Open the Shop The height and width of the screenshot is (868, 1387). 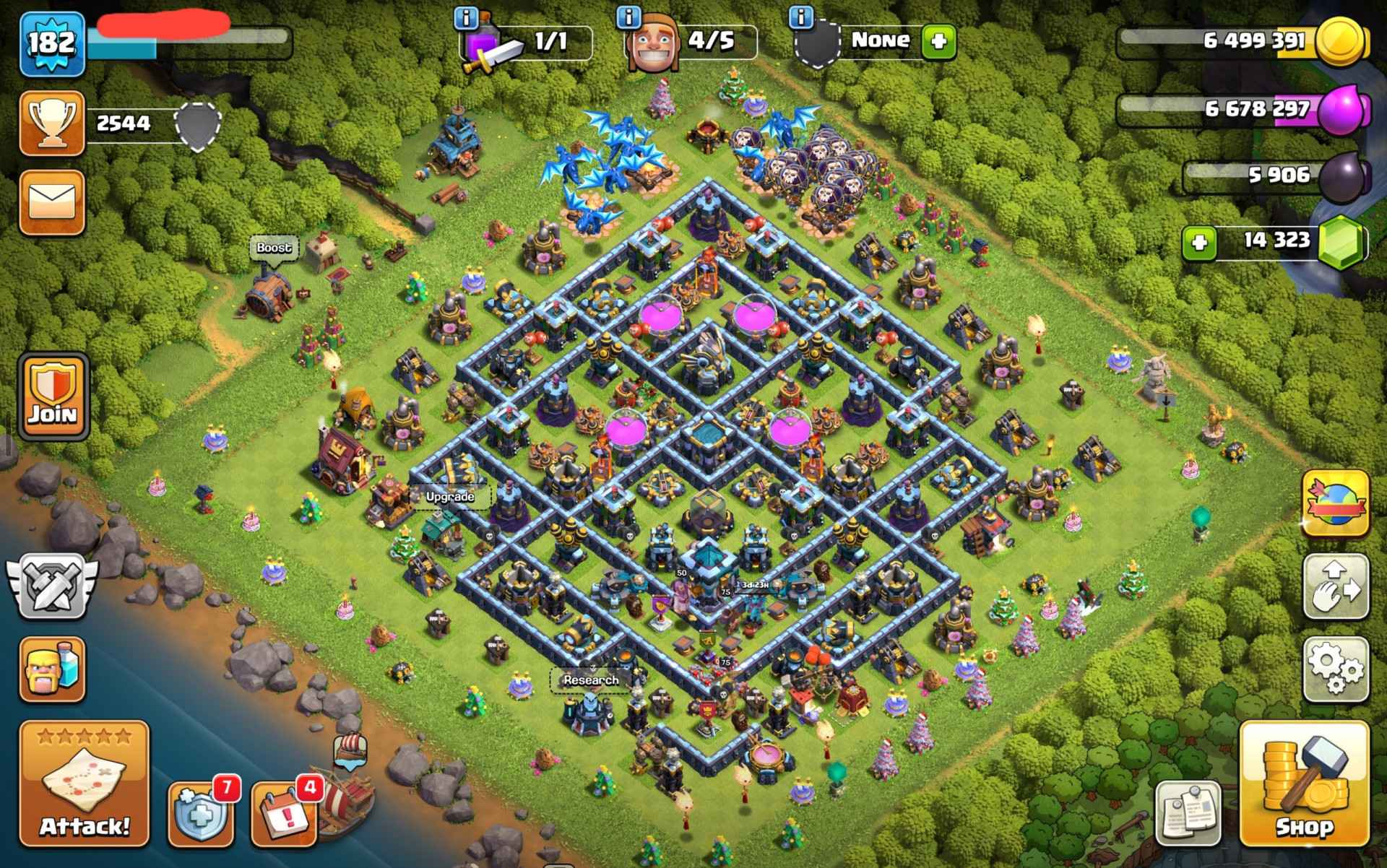point(1304,784)
